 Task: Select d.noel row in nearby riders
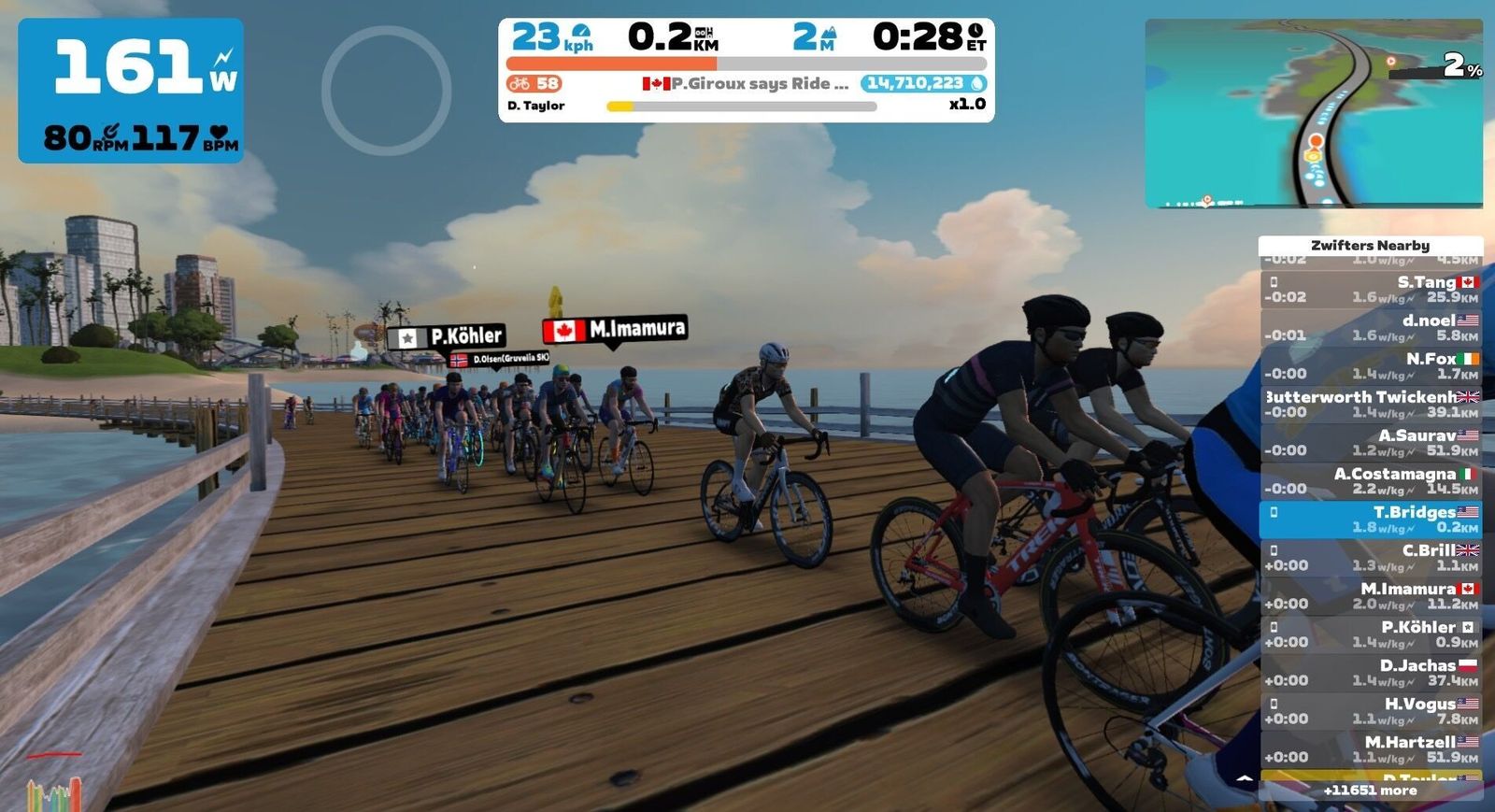1371,327
